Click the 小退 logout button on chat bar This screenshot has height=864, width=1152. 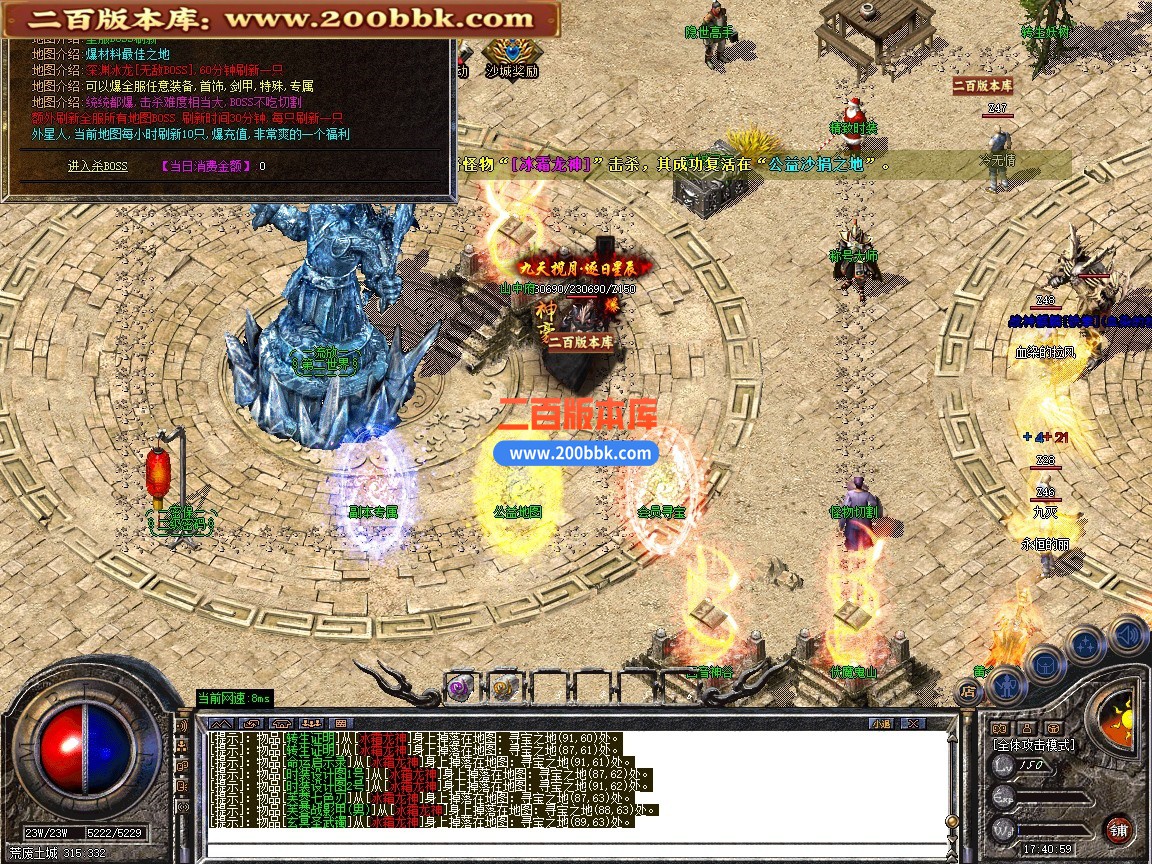[880, 723]
